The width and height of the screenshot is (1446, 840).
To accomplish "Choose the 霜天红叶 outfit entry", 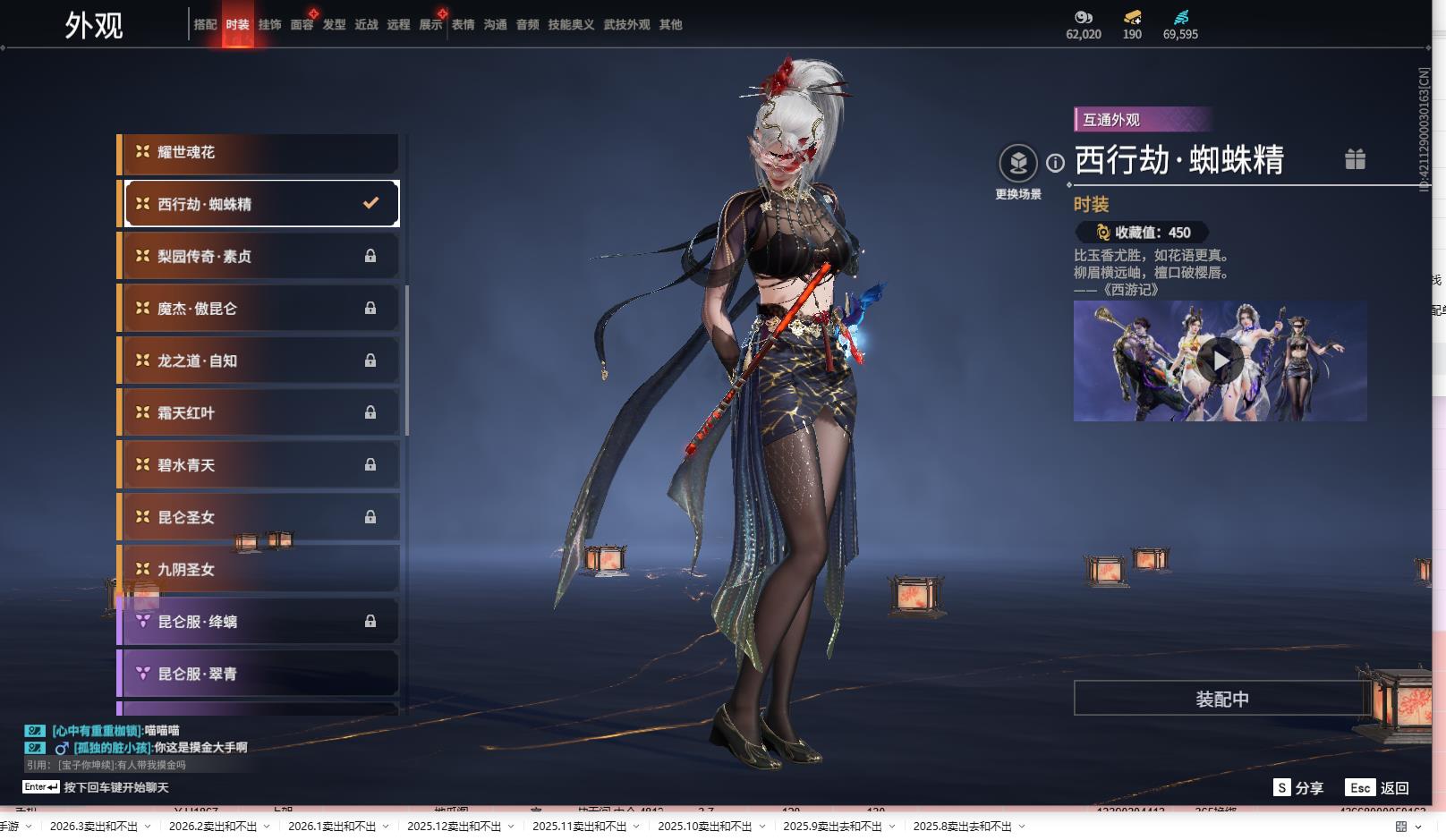I will click(x=259, y=413).
